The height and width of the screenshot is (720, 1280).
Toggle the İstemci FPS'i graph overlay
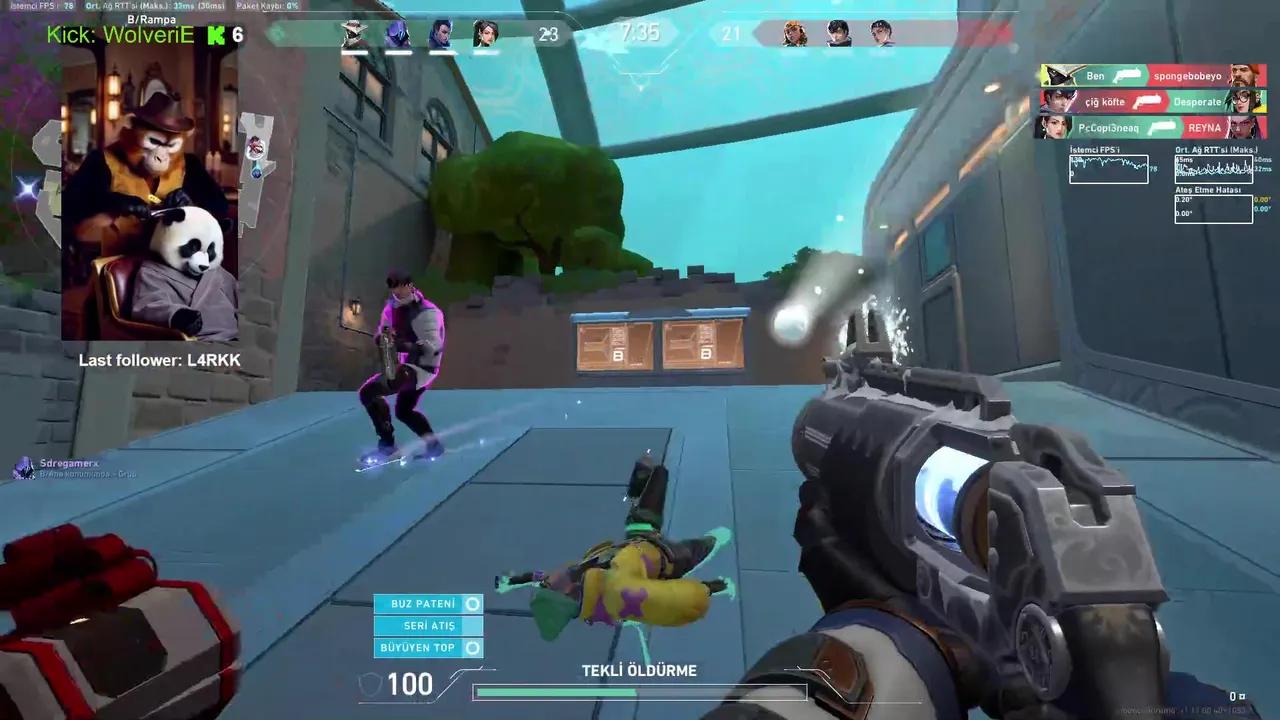tap(1108, 168)
